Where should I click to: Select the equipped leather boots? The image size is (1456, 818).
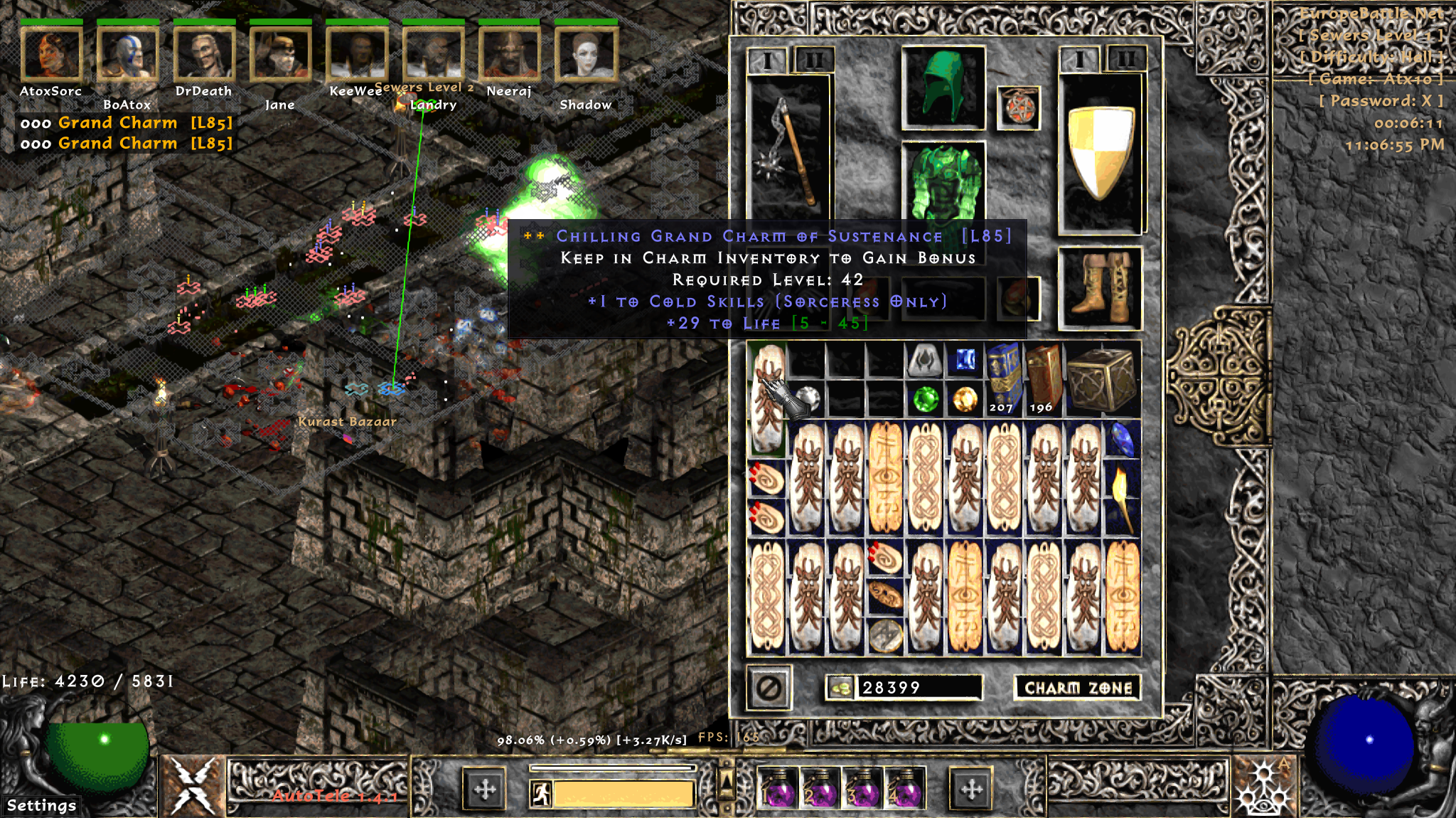tap(1100, 288)
